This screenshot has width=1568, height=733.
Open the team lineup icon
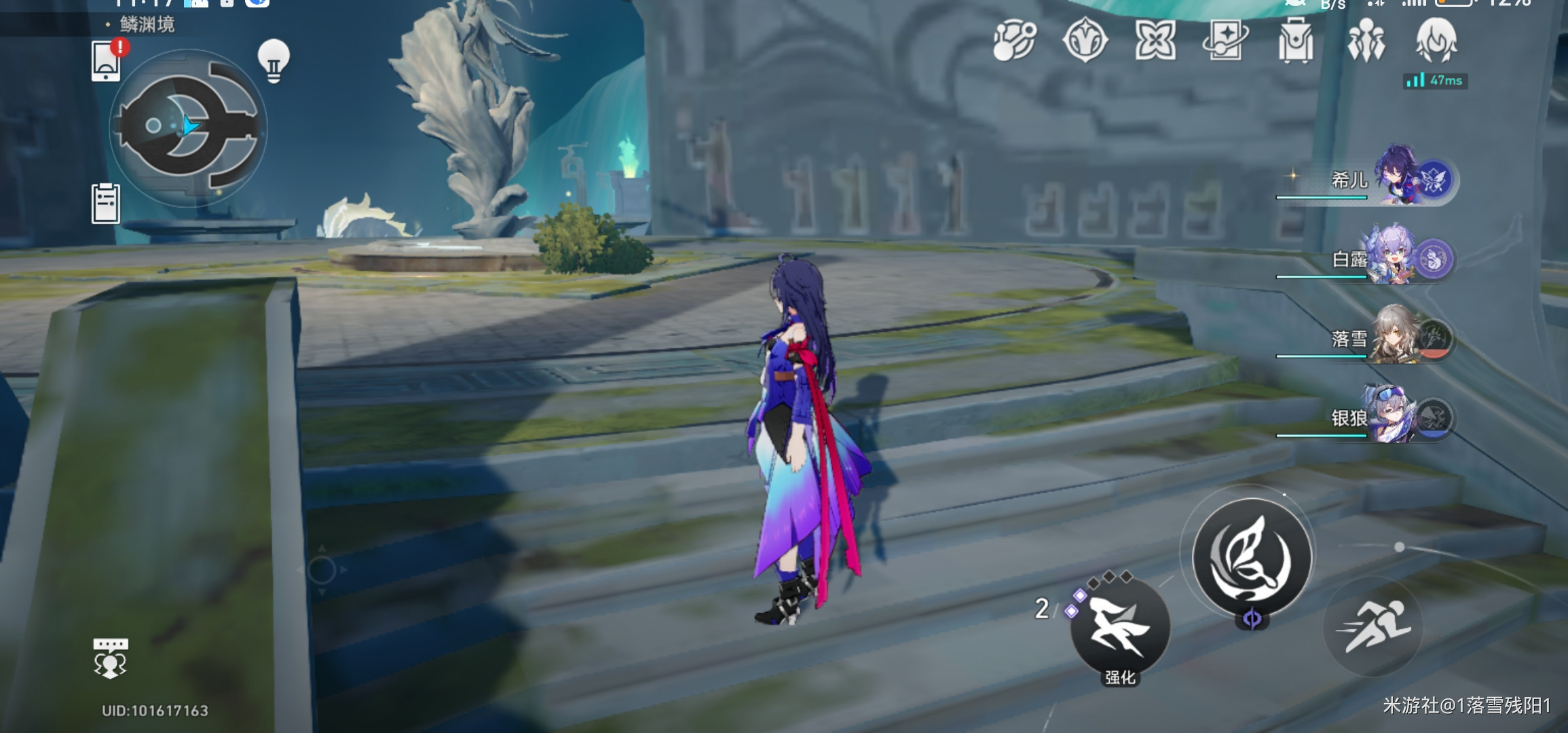pyautogui.click(x=1366, y=41)
